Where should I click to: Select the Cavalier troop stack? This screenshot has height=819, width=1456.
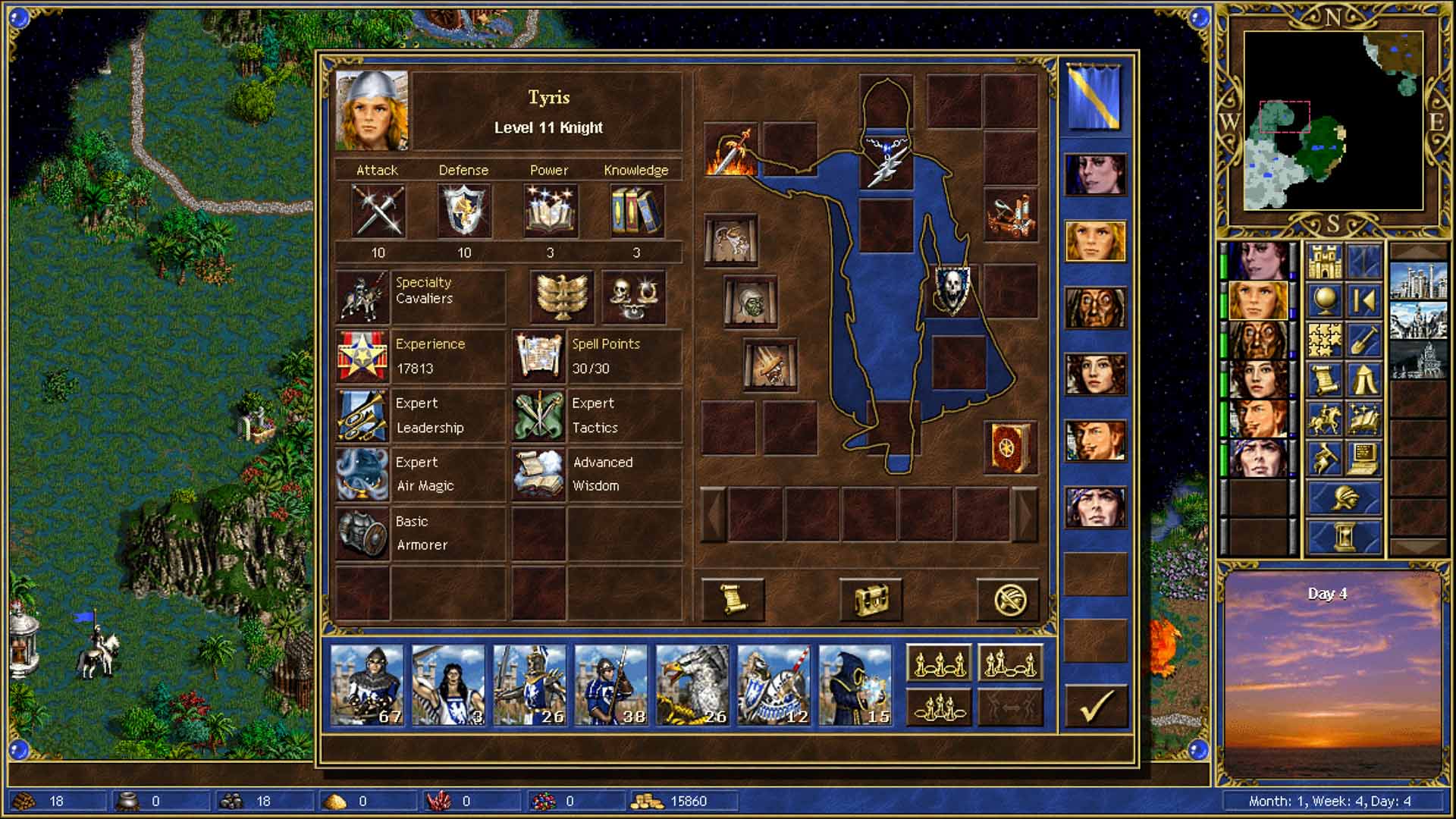pyautogui.click(x=773, y=686)
